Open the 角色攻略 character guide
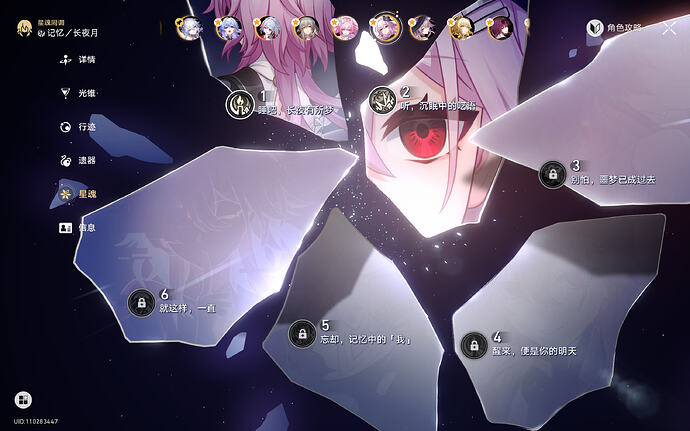Viewport: 690px width, 431px height. (618, 29)
